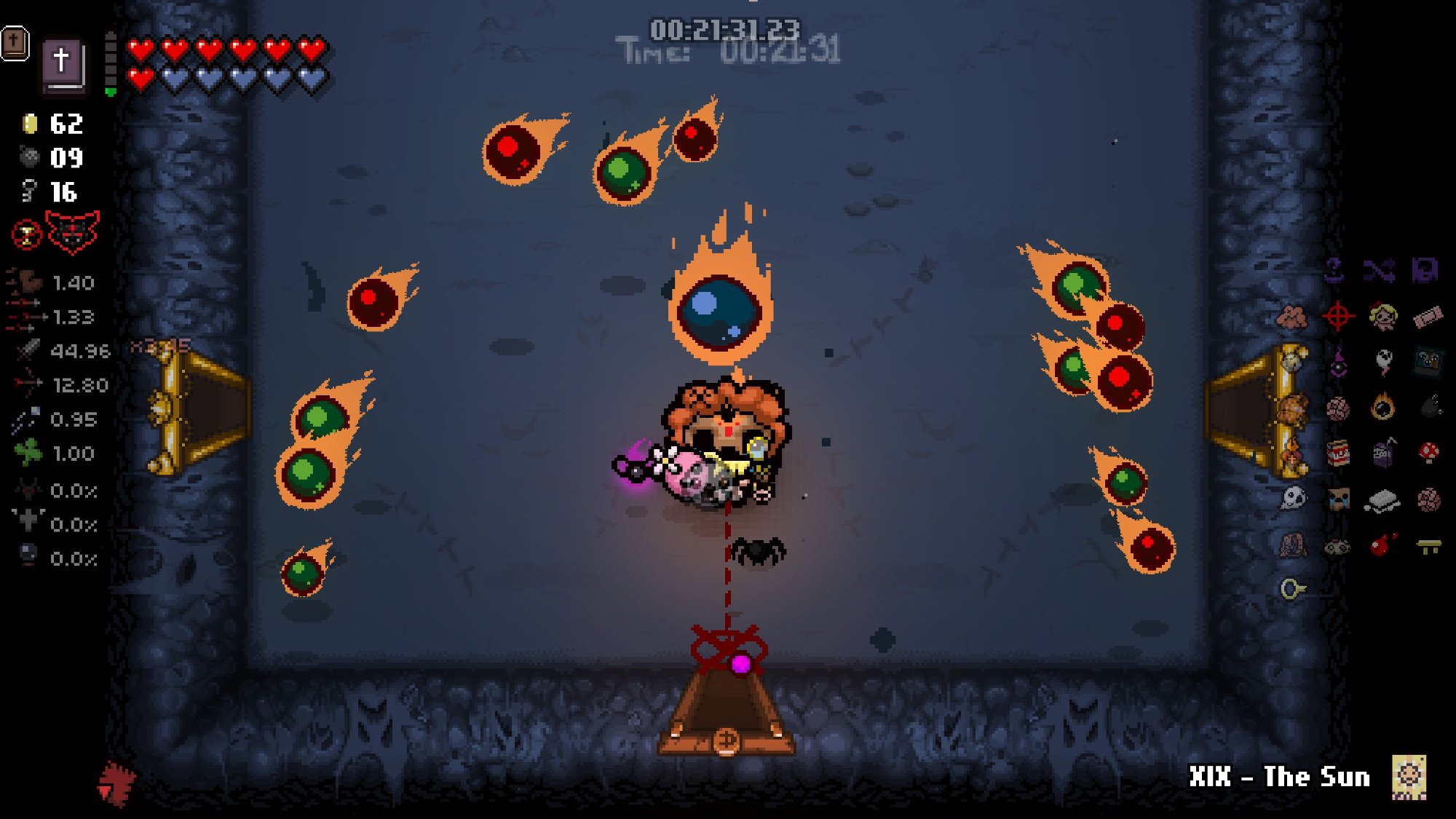The width and height of the screenshot is (1456, 819).
Task: Click the white soap bar item icon
Action: [x=1382, y=501]
